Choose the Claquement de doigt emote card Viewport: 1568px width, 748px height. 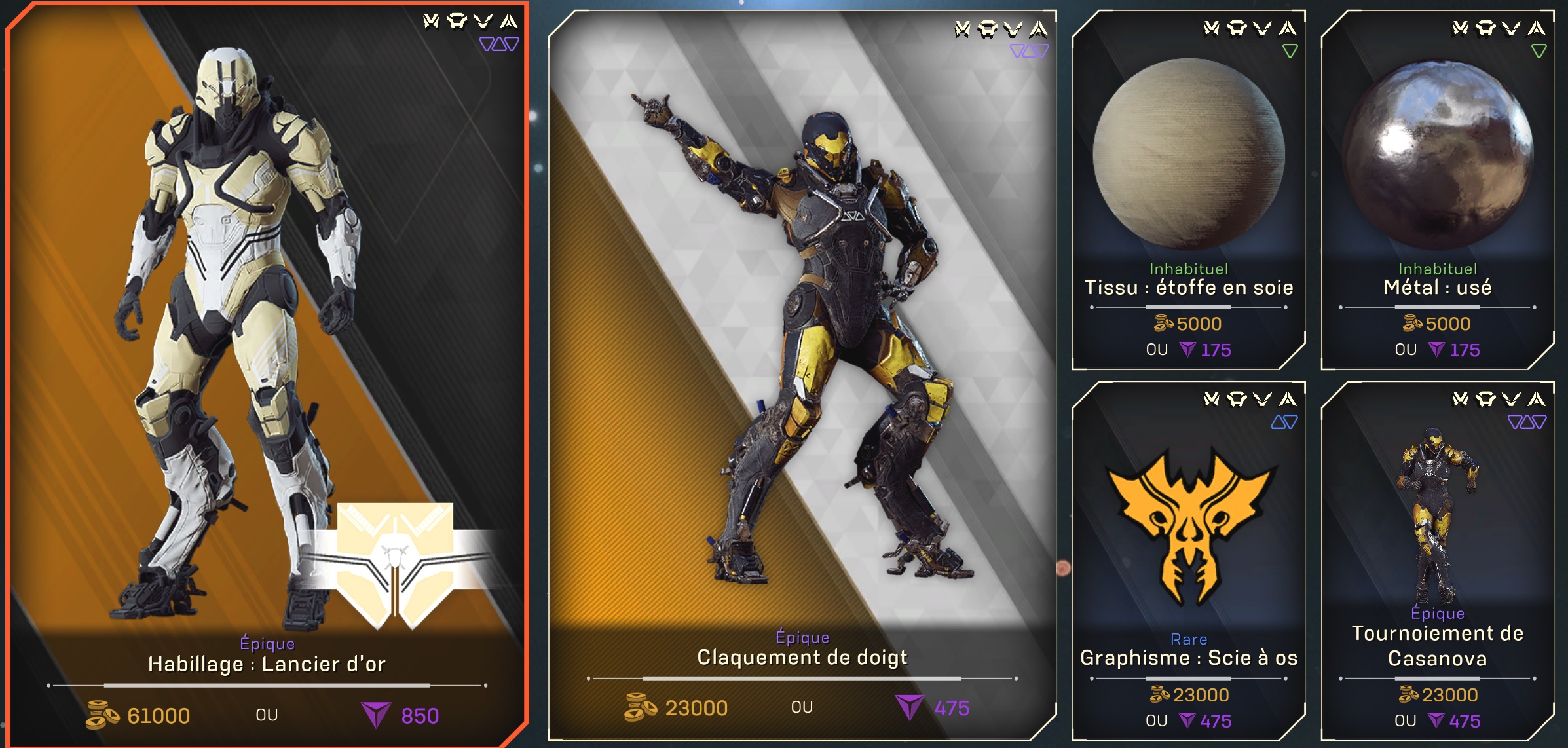[802, 375]
